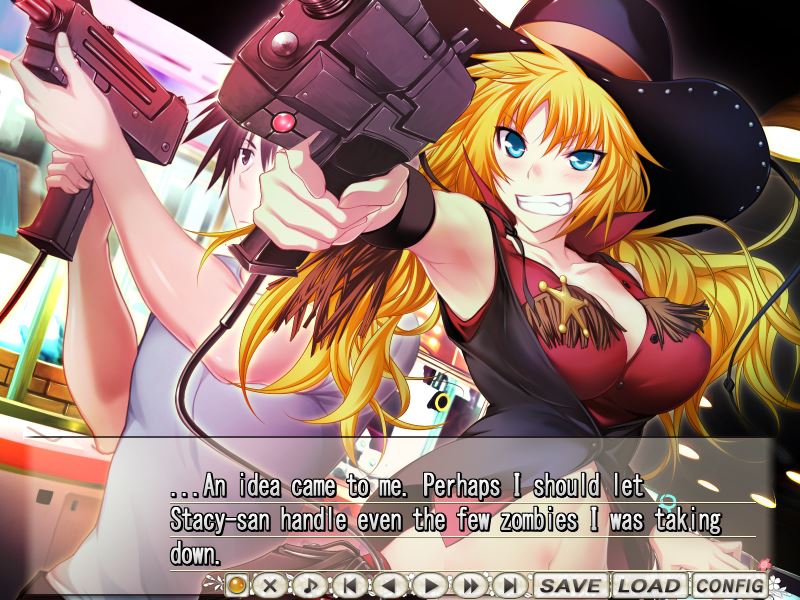
Task: Click the music note voice button
Action: tap(309, 586)
